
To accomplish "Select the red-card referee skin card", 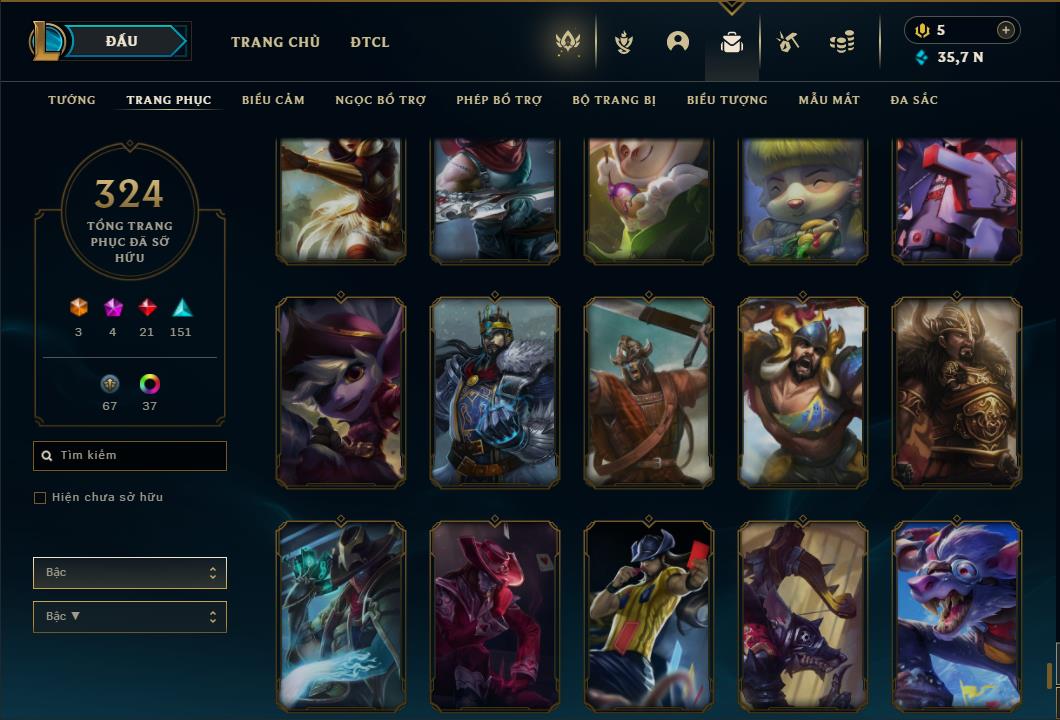I will tap(648, 614).
